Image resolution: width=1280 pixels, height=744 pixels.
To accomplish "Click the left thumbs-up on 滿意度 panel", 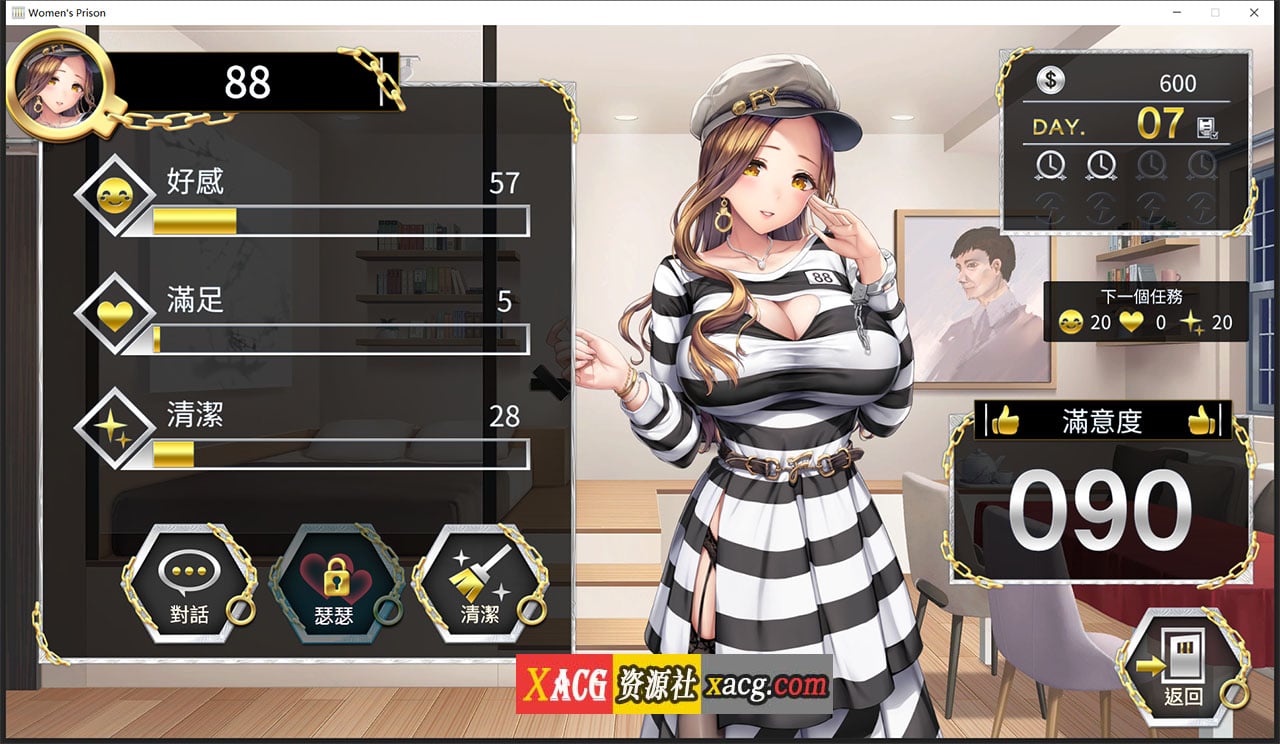I will pyautogui.click(x=1005, y=420).
